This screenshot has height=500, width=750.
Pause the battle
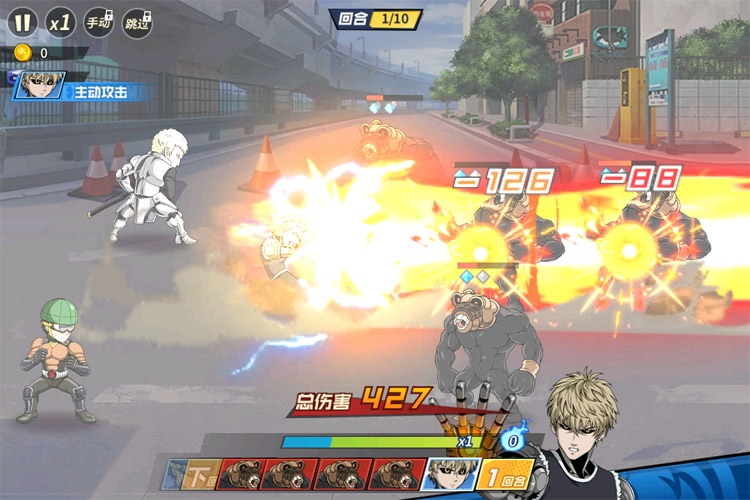[x=21, y=20]
